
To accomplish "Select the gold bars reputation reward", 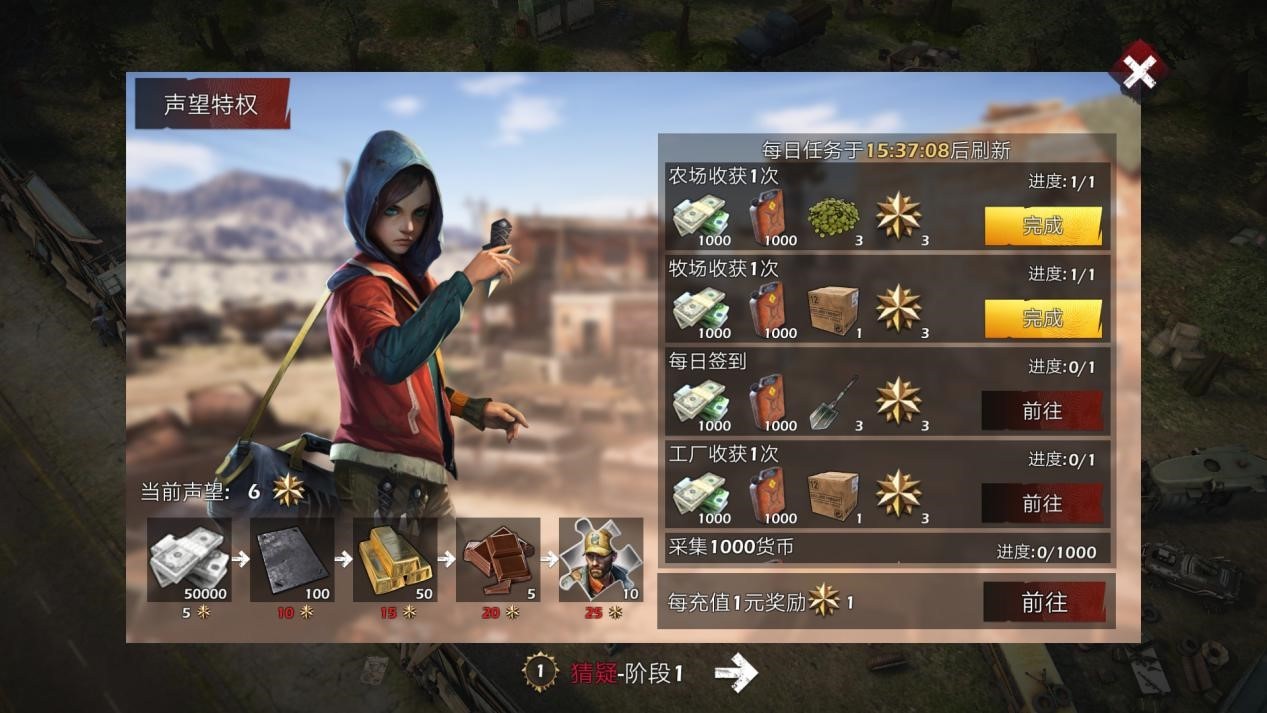I will coord(395,559).
